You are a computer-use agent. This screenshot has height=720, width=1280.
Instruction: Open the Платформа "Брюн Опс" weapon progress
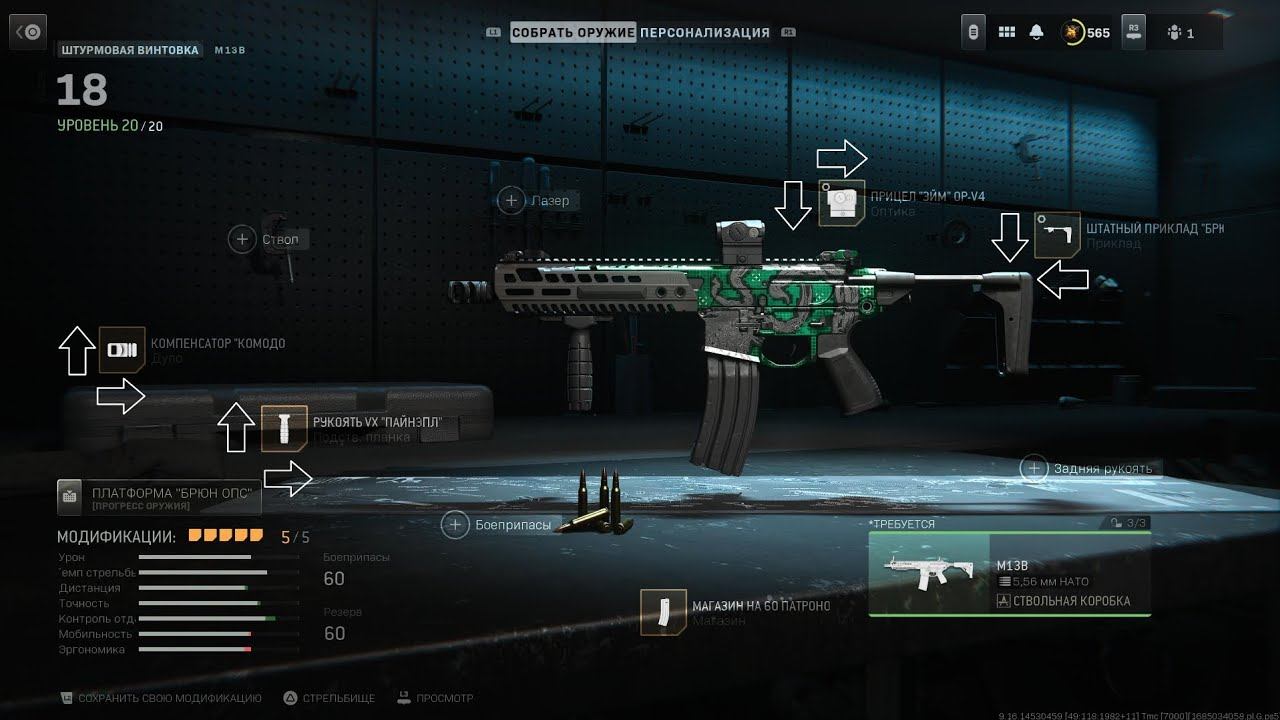160,497
